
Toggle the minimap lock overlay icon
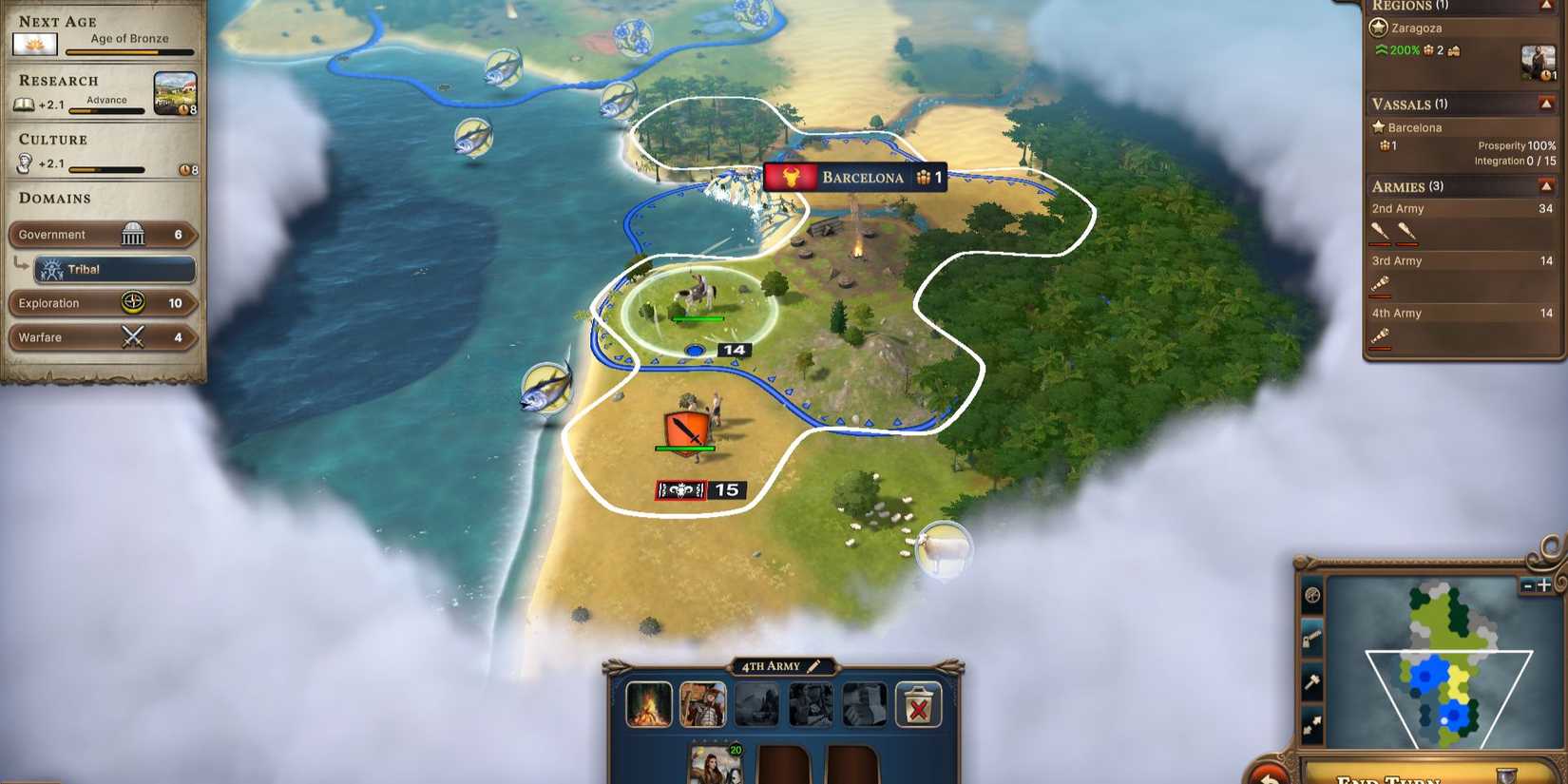(x=1313, y=637)
